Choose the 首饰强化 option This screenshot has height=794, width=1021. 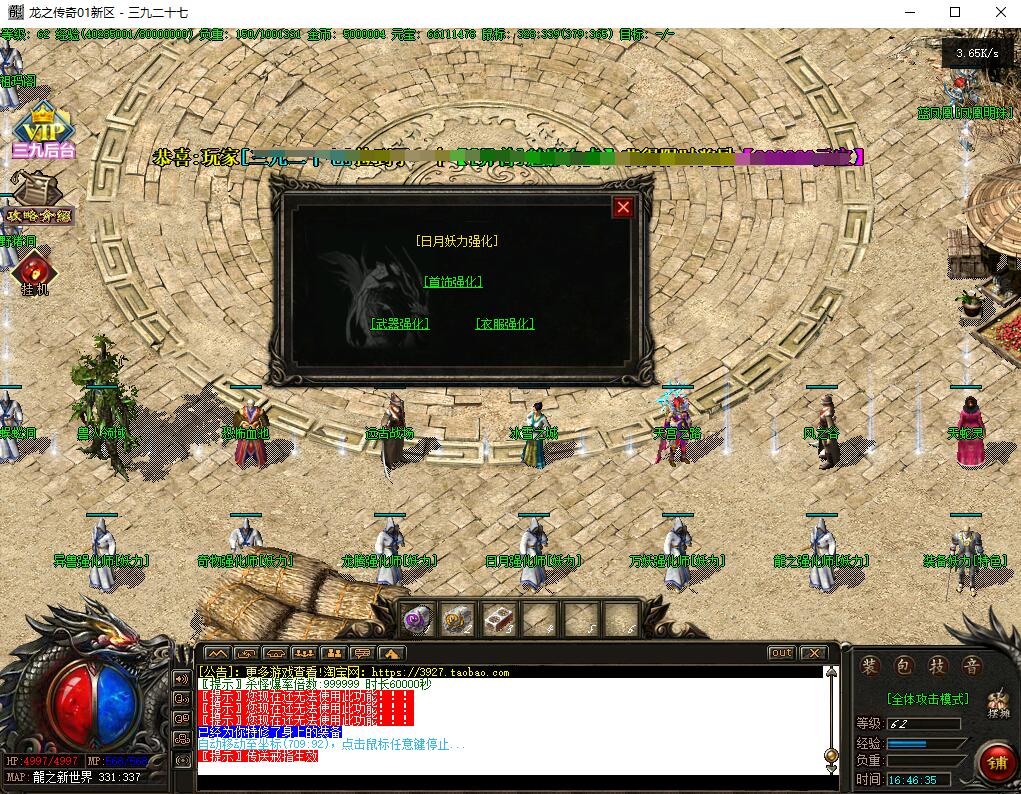(453, 282)
